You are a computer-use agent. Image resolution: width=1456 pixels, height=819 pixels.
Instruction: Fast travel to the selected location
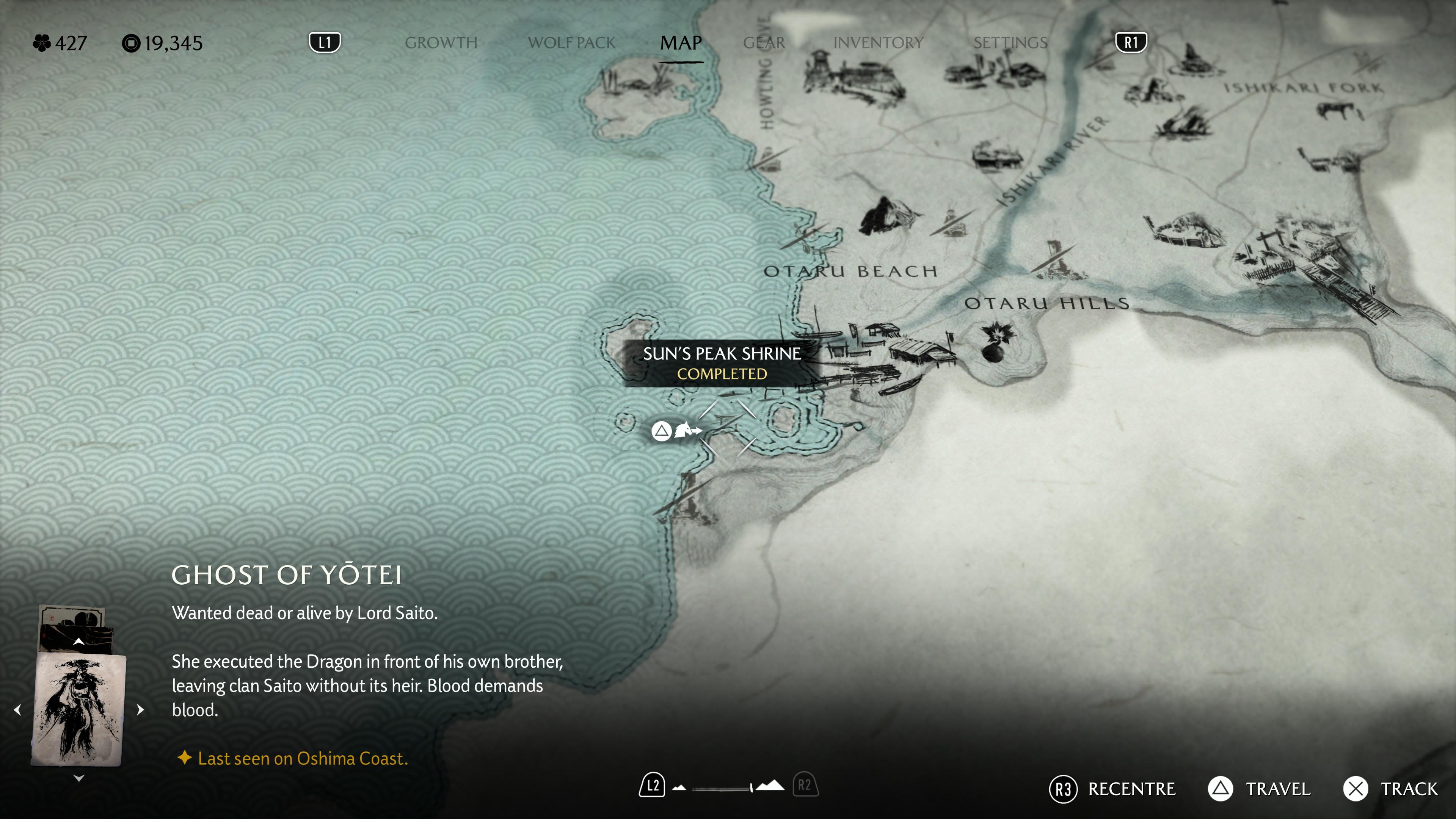pyautogui.click(x=1259, y=789)
